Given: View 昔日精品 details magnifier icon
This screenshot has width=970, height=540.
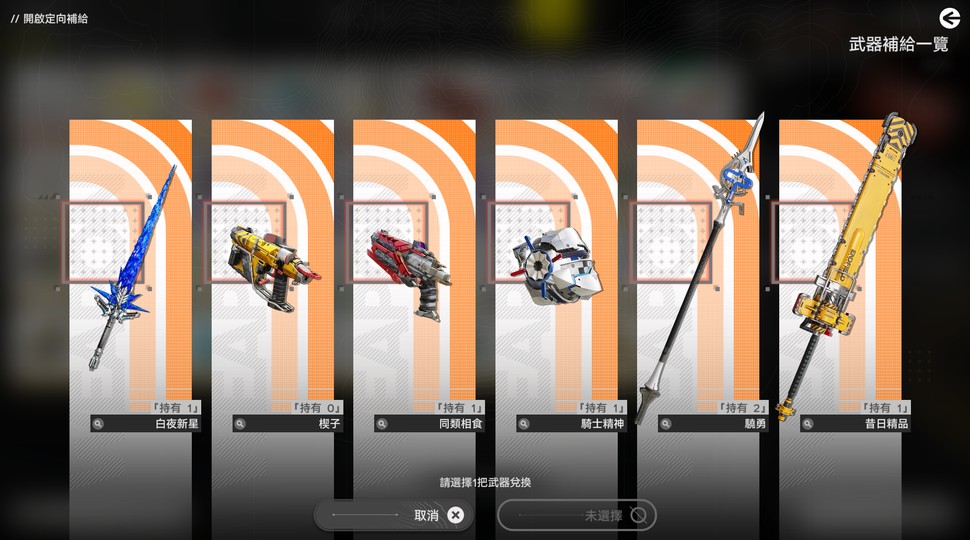Looking at the screenshot, I should point(808,424).
